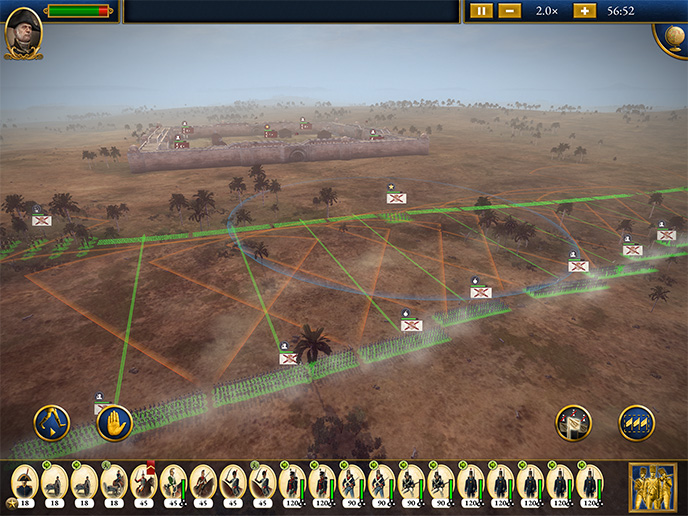Open the globe menu icon

click(671, 37)
